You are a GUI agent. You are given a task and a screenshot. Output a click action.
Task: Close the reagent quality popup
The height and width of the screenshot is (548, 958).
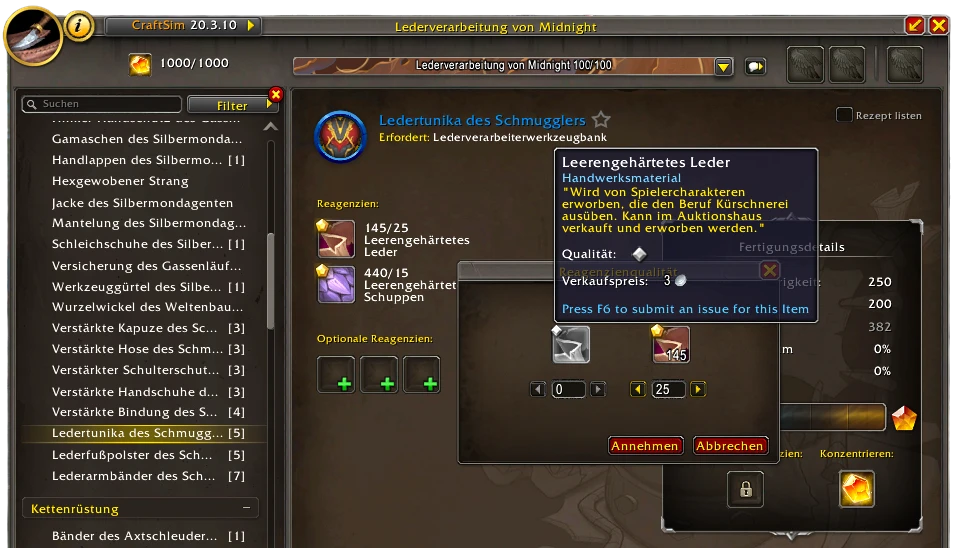pos(769,270)
